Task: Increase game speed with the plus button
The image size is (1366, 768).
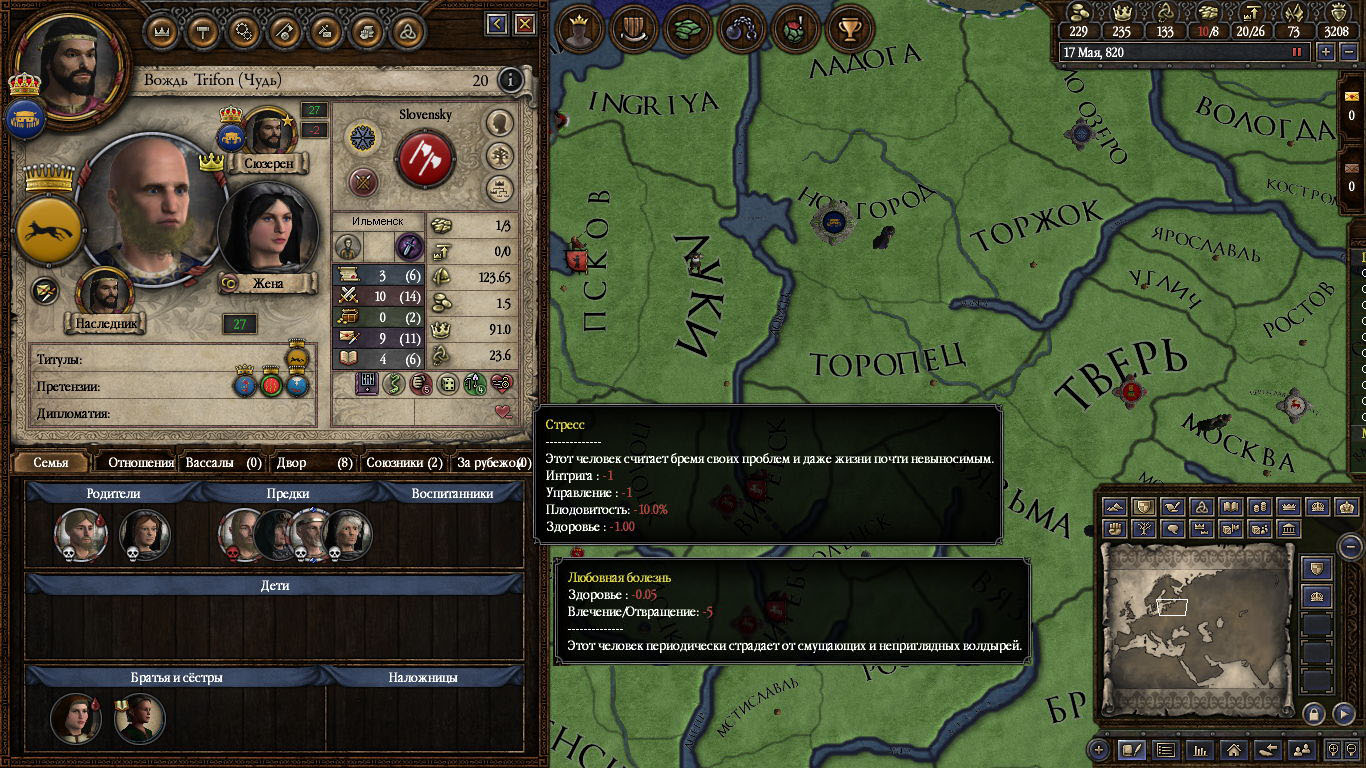Action: pos(1326,52)
